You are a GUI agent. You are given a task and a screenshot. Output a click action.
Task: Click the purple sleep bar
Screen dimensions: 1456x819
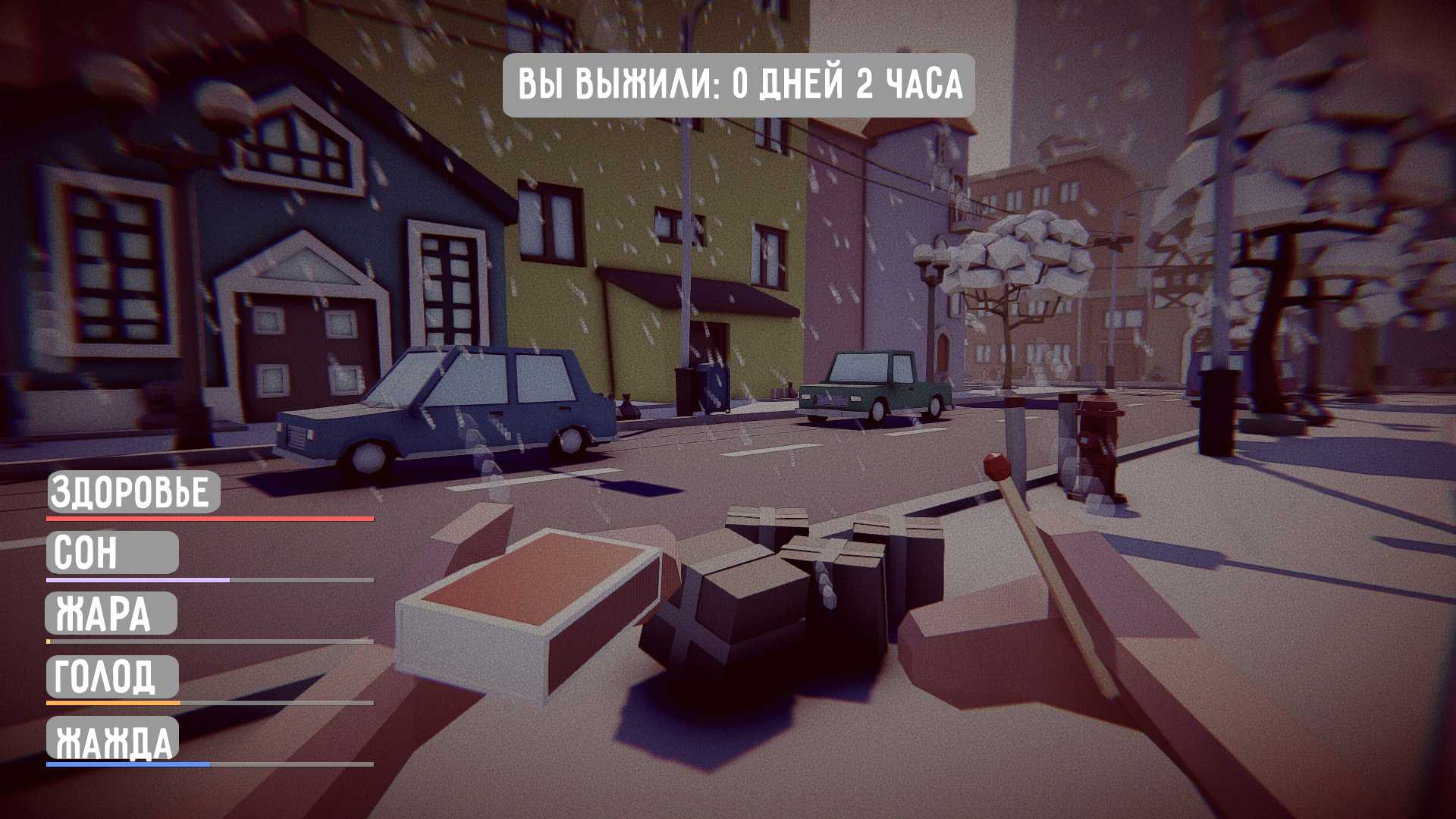tap(136, 579)
